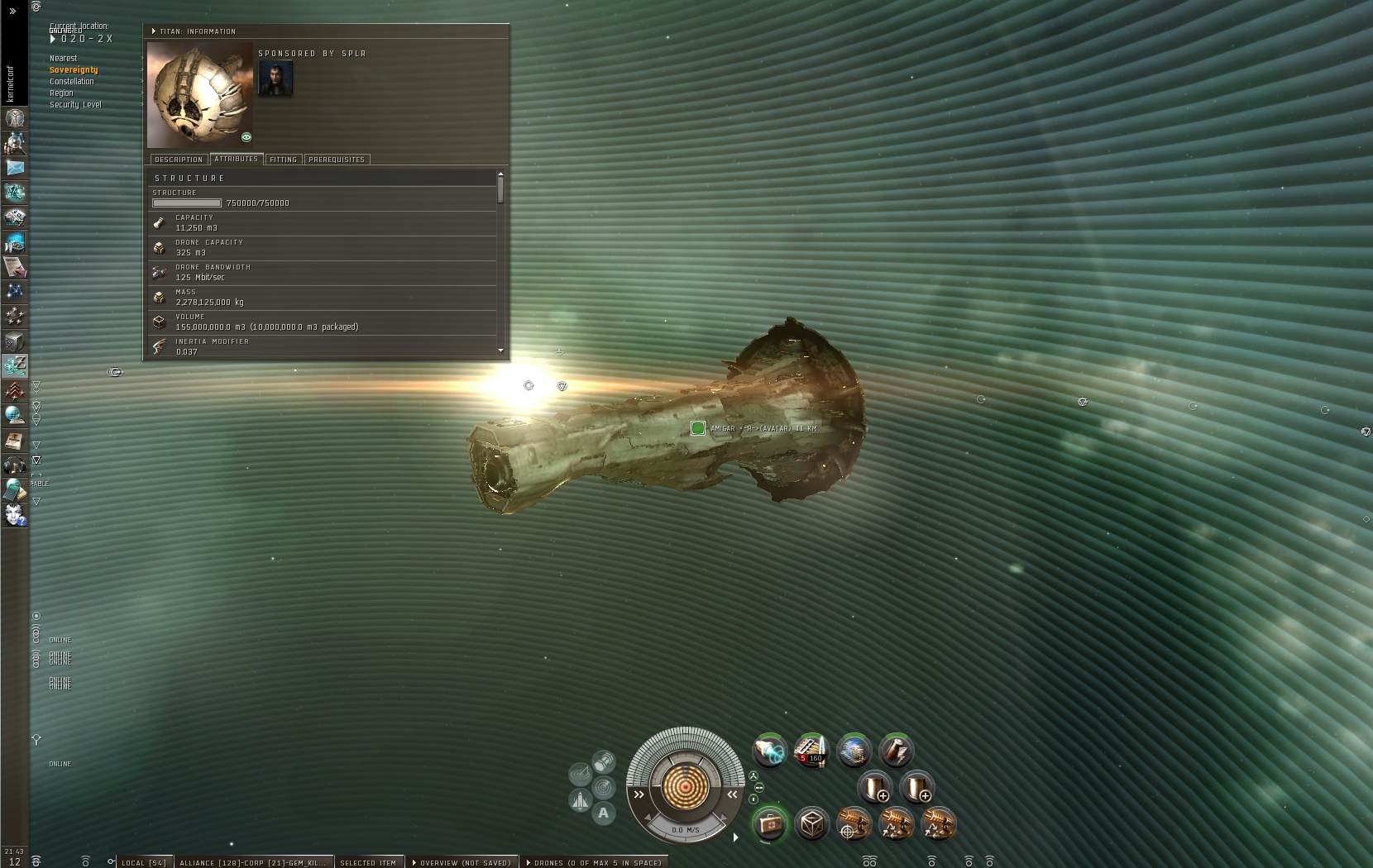Activate the first-aid kit repair module
Screen dimensions: 1373x868
770,824
